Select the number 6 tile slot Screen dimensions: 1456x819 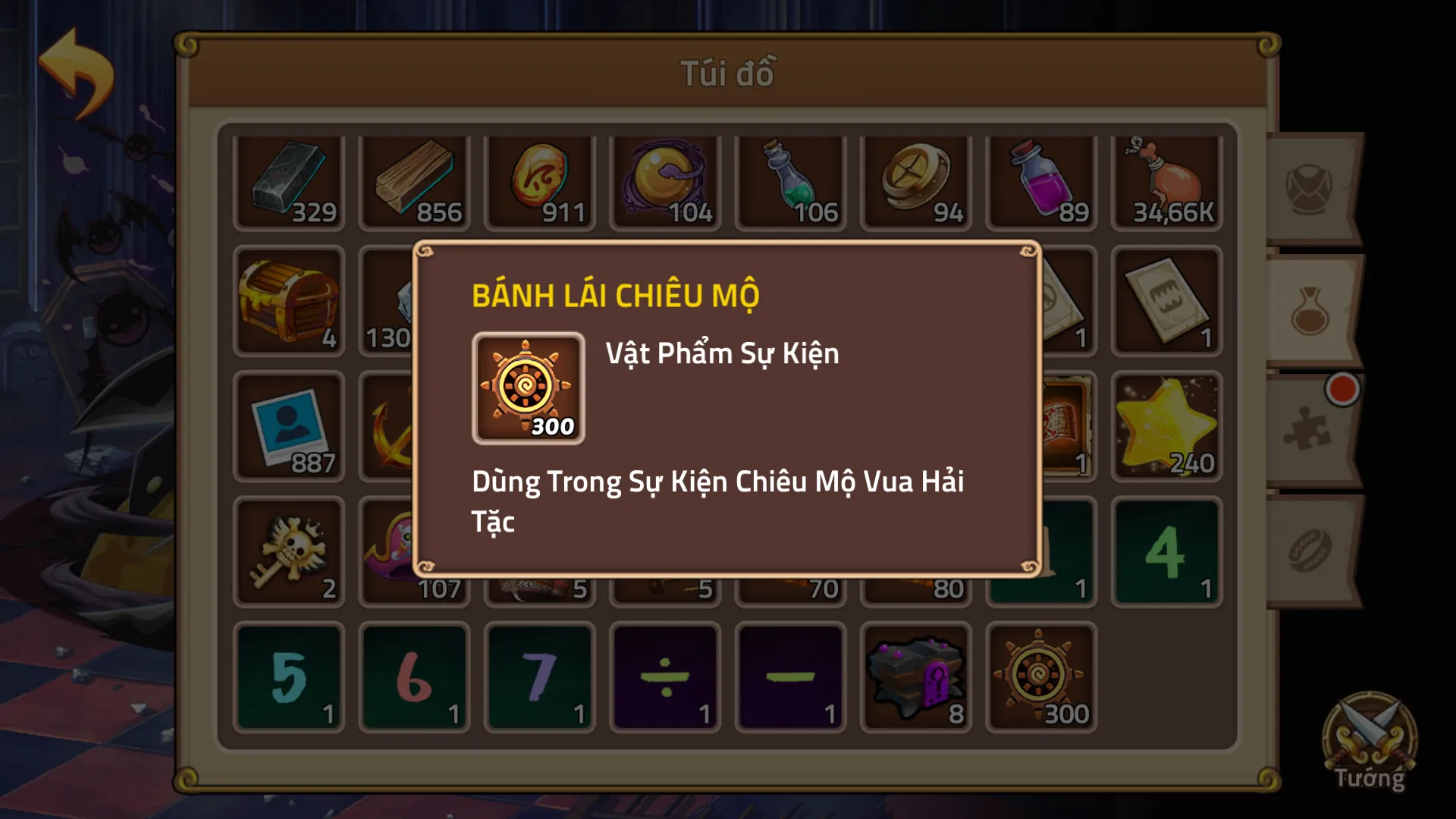click(x=414, y=677)
